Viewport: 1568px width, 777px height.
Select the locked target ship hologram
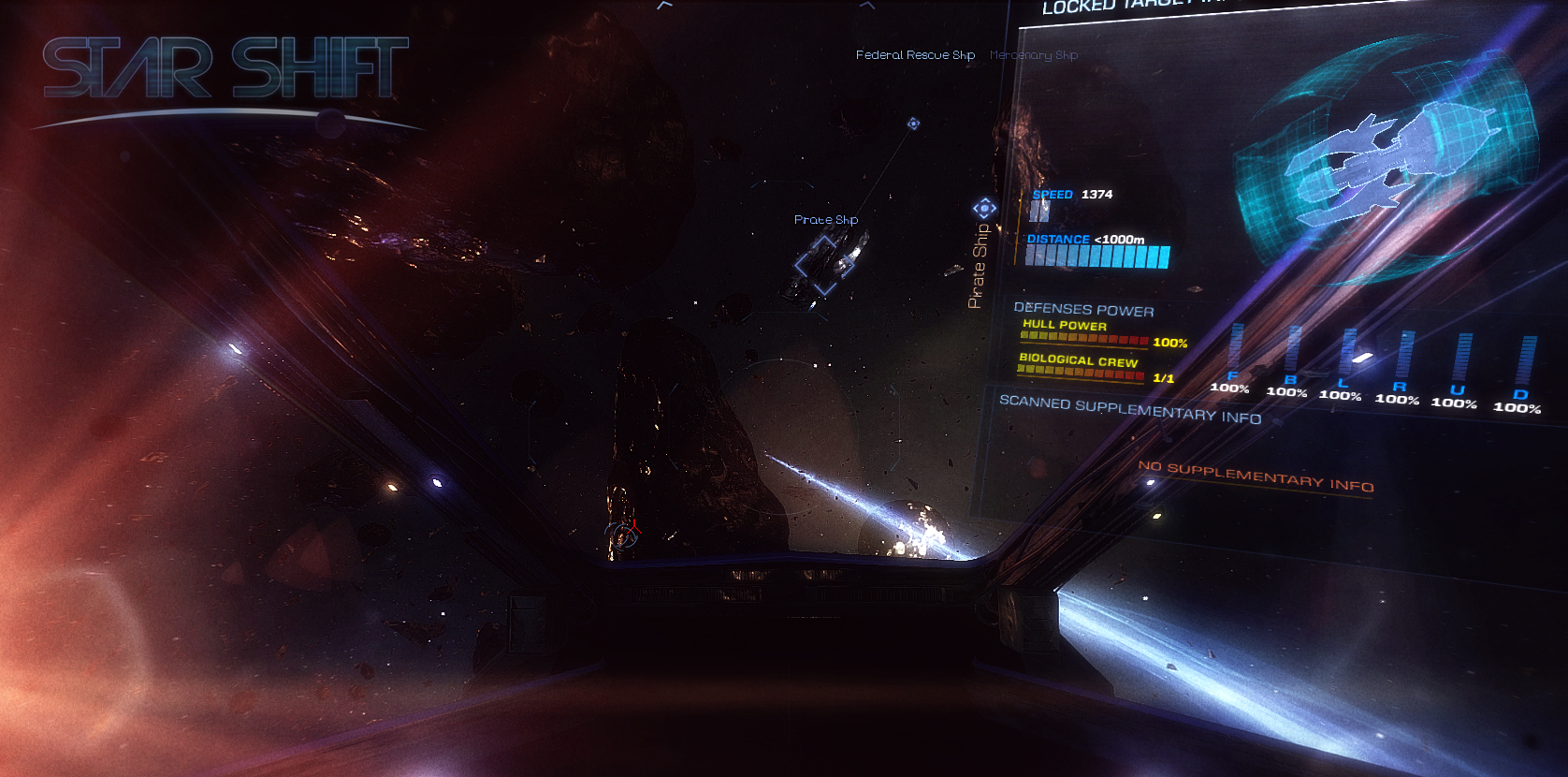[1385, 164]
